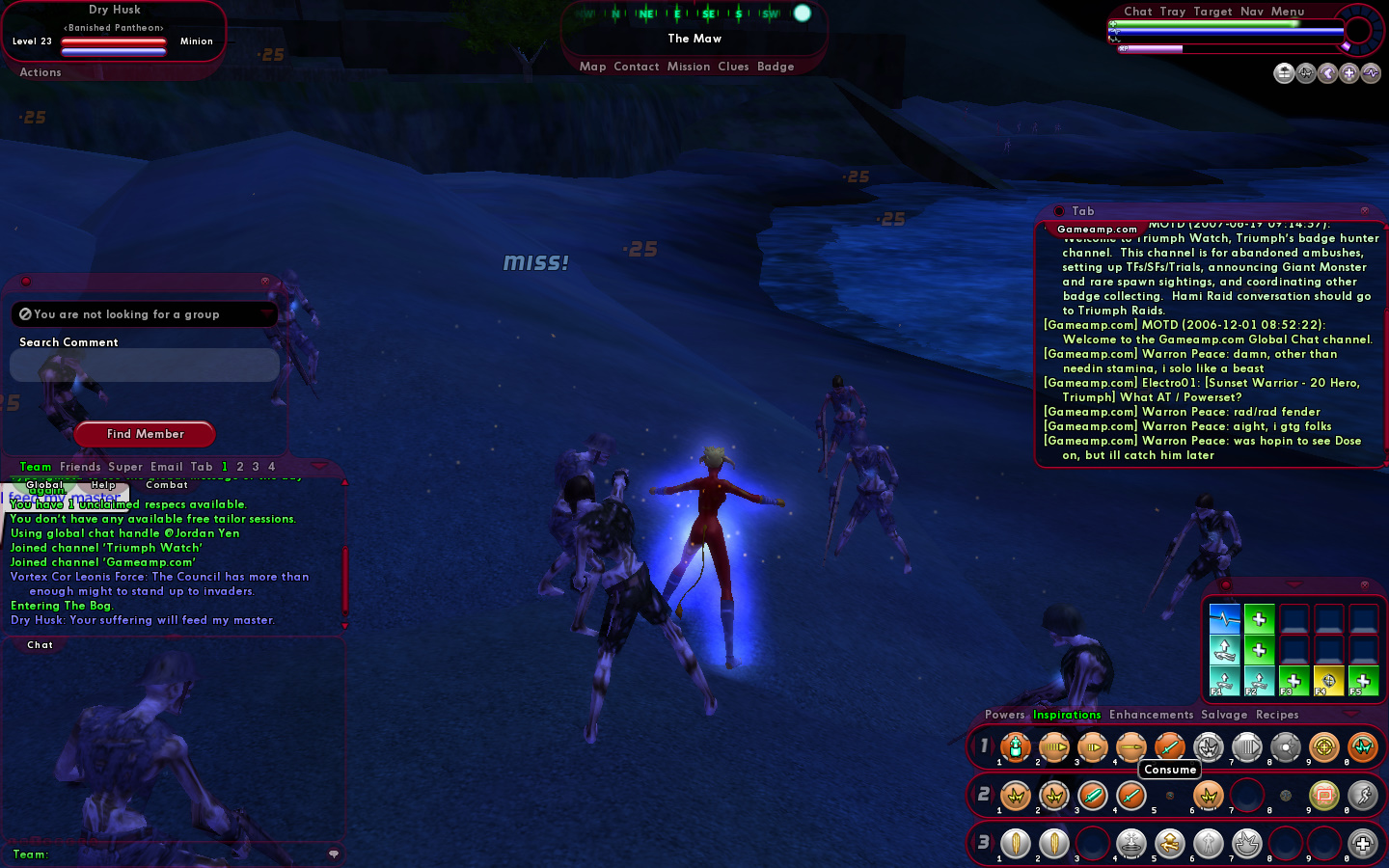Open Actions under the Dry Husk target
This screenshot has height=868, width=1389.
pyautogui.click(x=41, y=72)
